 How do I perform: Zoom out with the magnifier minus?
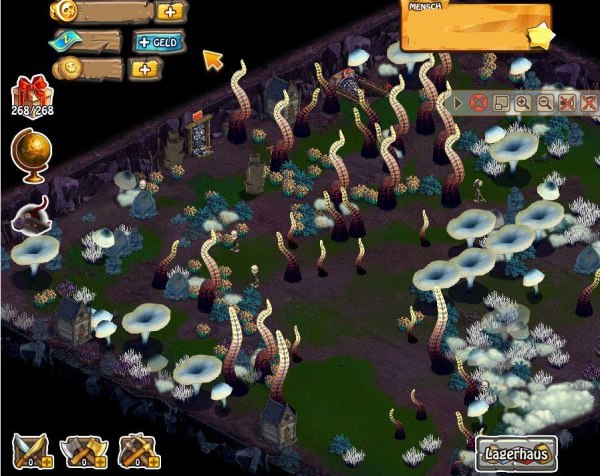545,102
